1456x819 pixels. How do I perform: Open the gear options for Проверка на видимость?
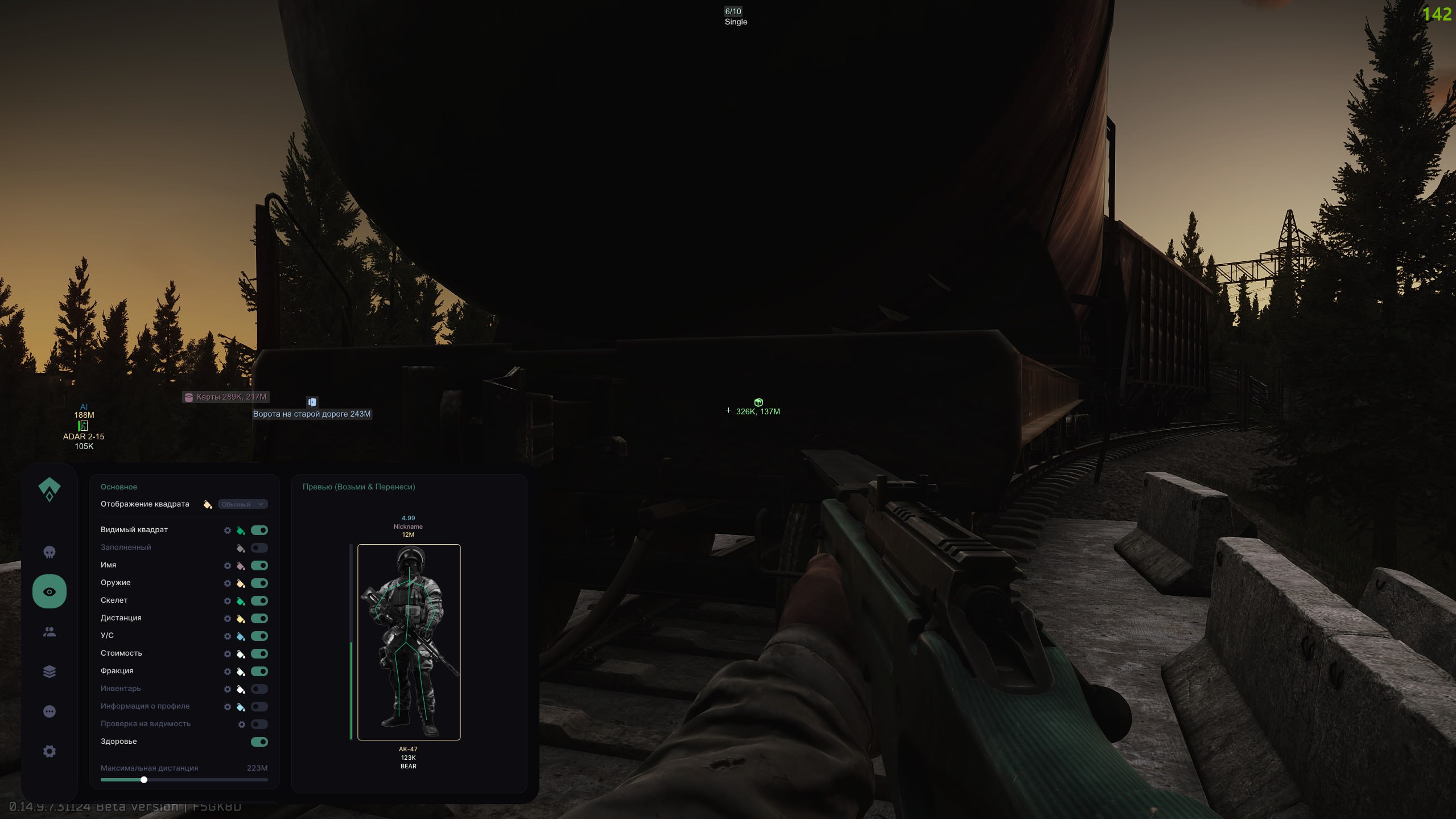[242, 725]
